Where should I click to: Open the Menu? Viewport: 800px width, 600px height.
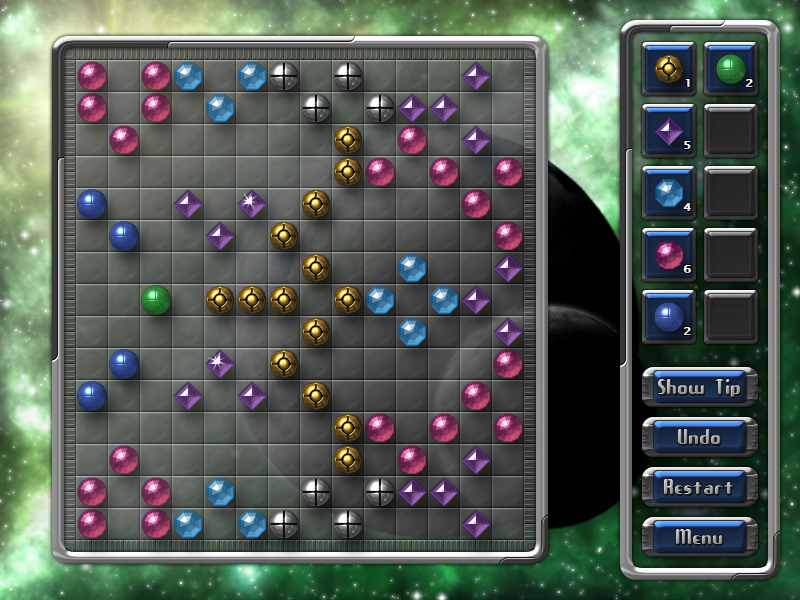point(699,537)
